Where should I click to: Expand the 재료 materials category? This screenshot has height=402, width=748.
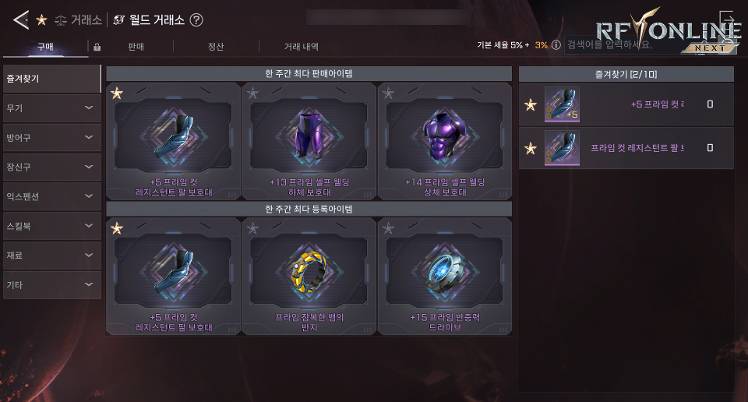coord(51,255)
